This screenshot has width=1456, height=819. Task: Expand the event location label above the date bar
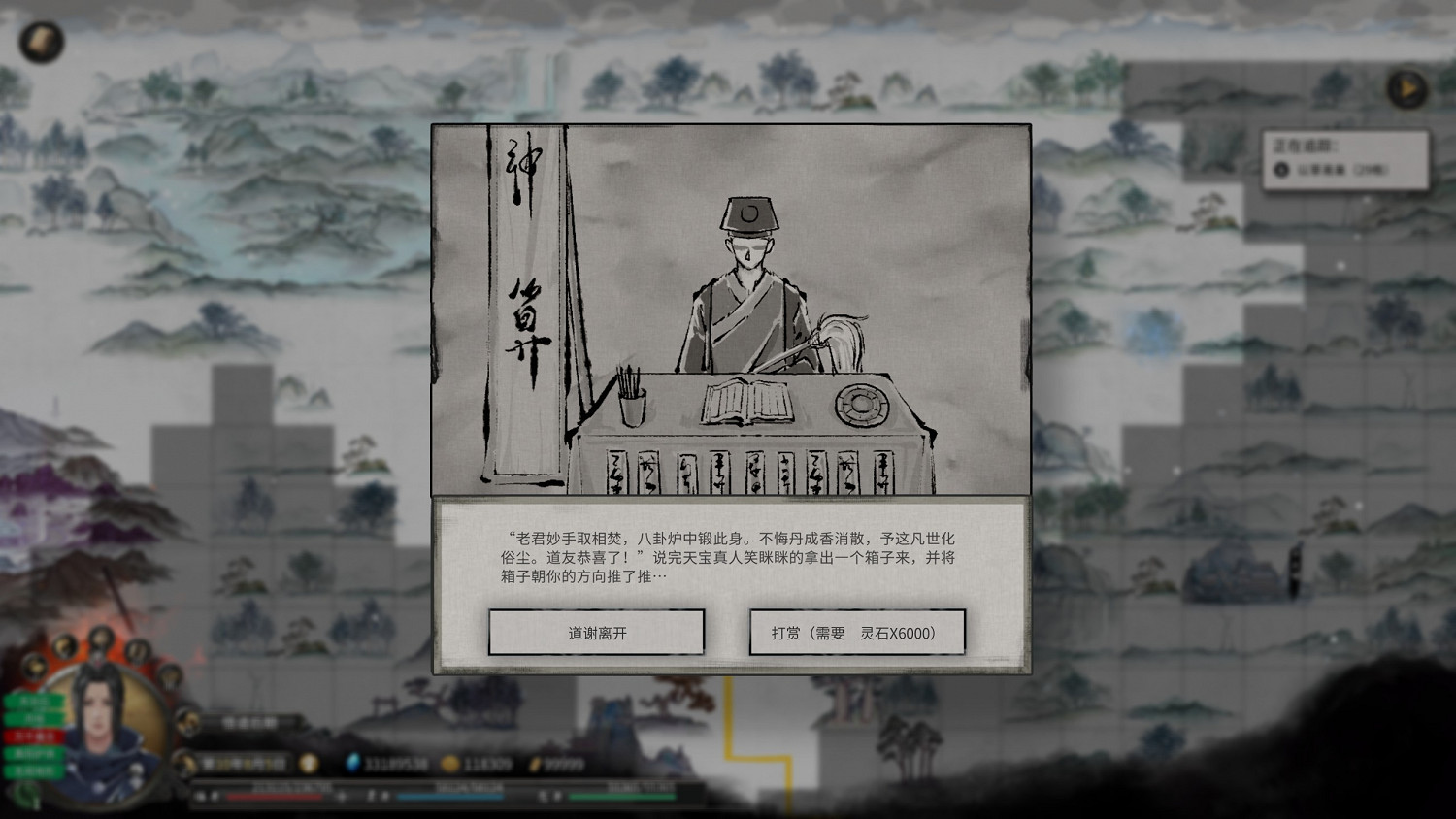(249, 722)
